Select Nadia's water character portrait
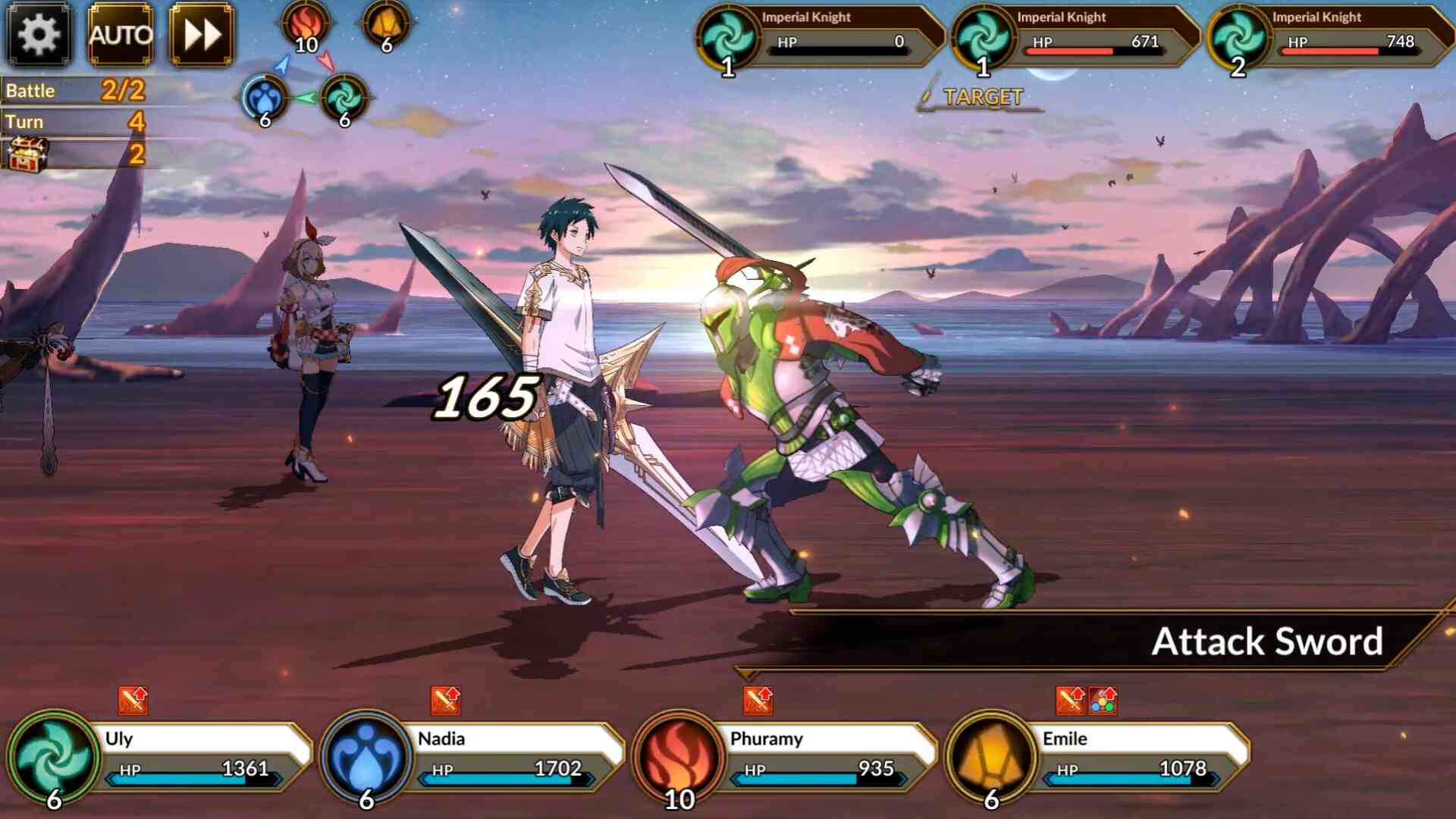The image size is (1456, 819). [x=367, y=757]
